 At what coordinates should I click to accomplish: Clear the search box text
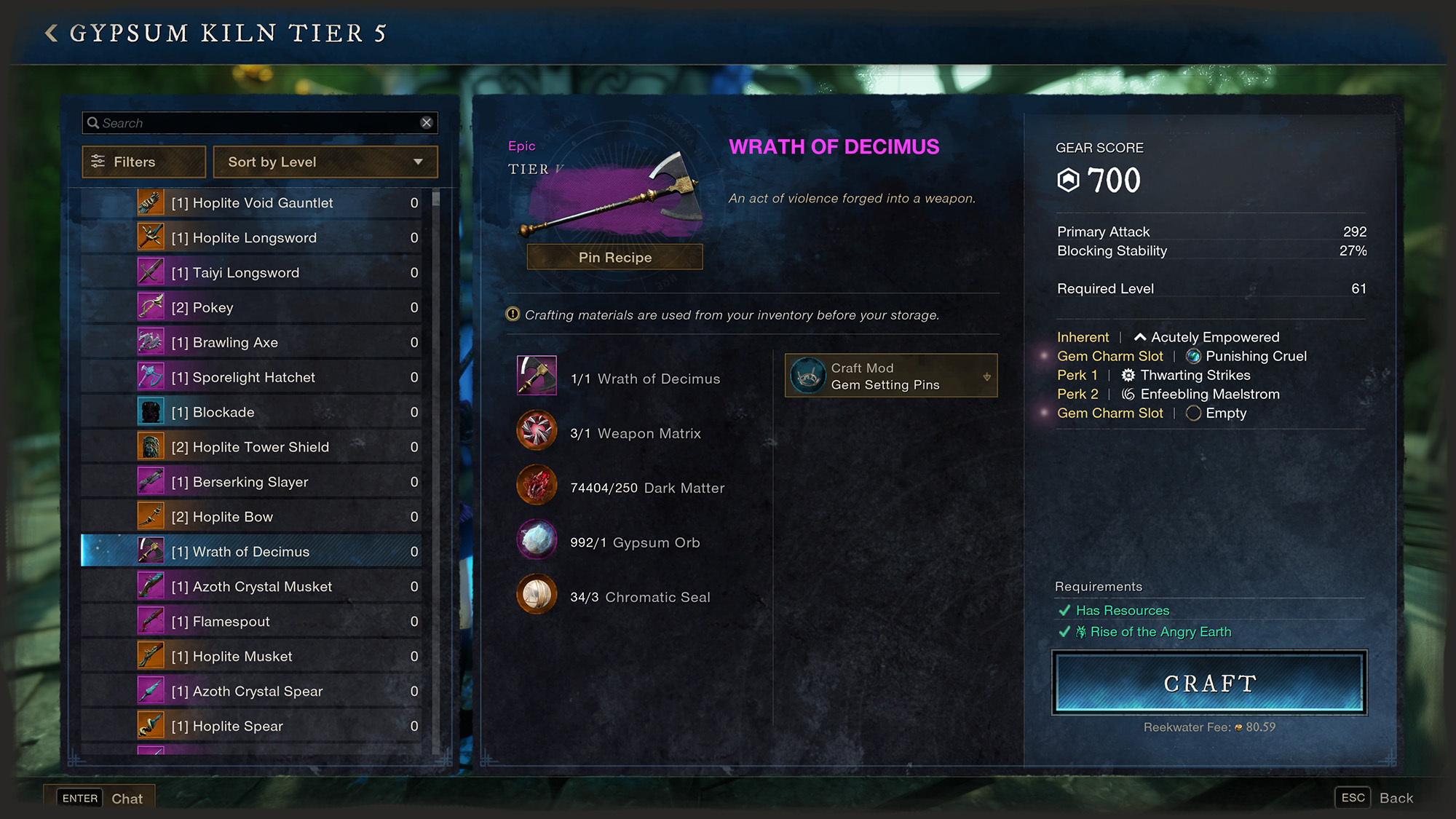pyautogui.click(x=427, y=123)
